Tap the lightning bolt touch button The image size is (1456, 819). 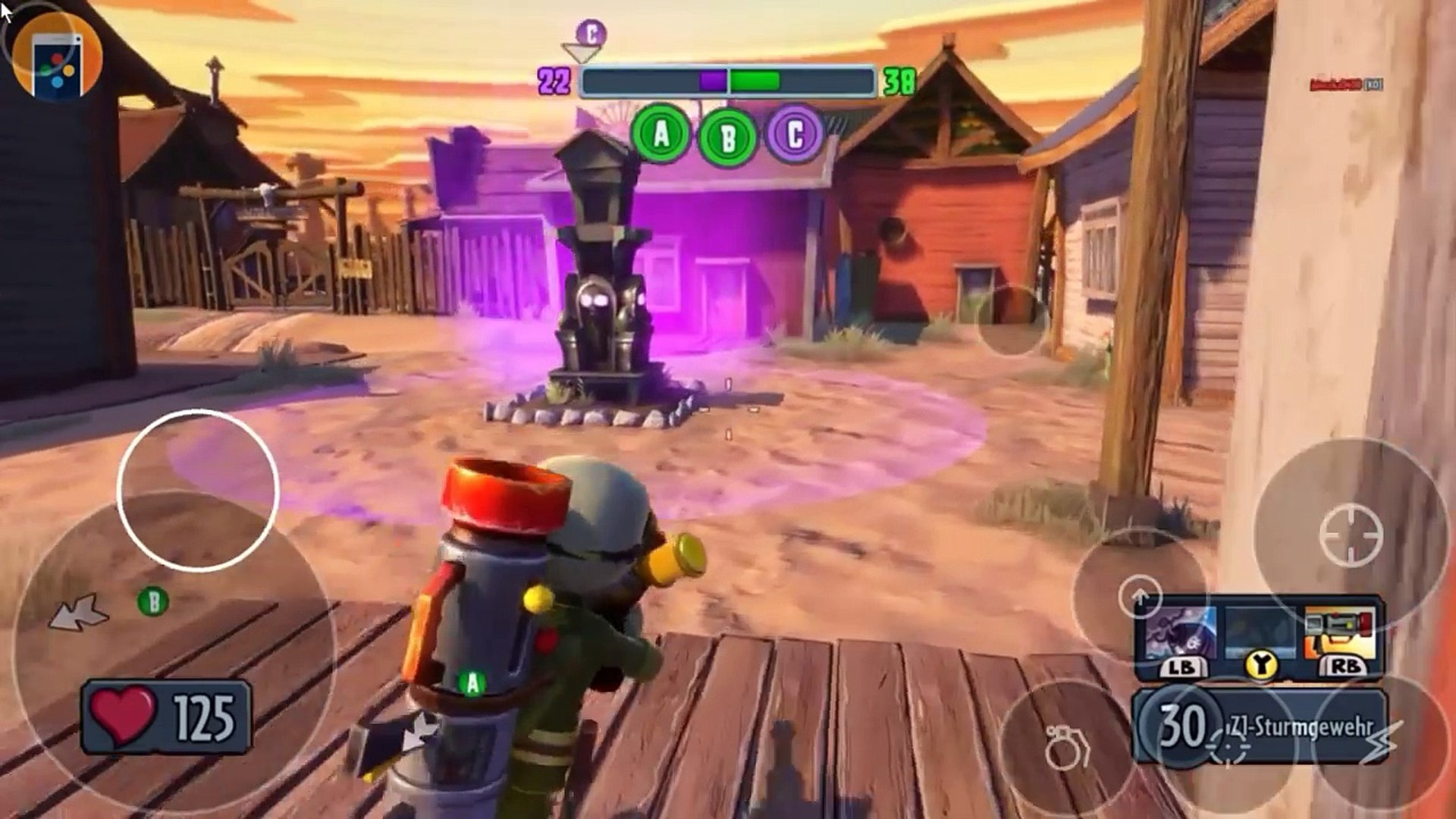1382,743
